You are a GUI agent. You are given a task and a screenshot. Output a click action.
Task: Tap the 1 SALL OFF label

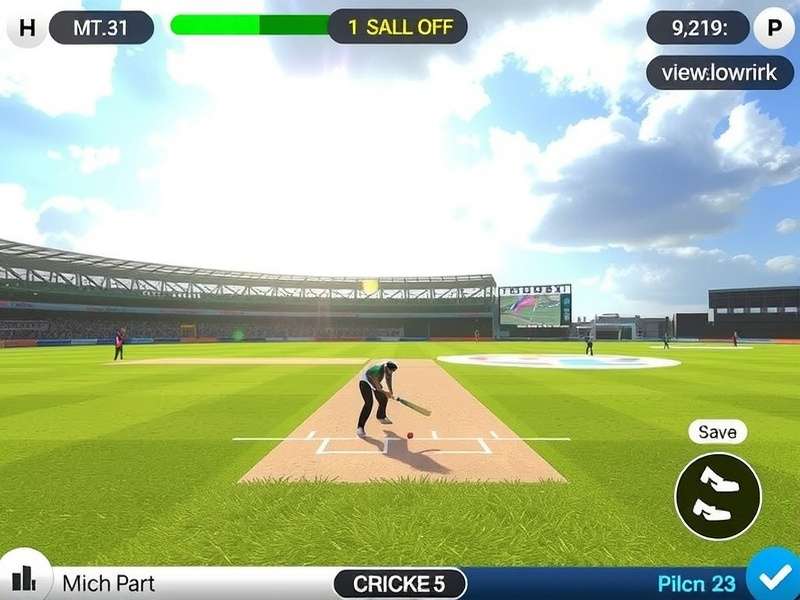click(x=399, y=27)
